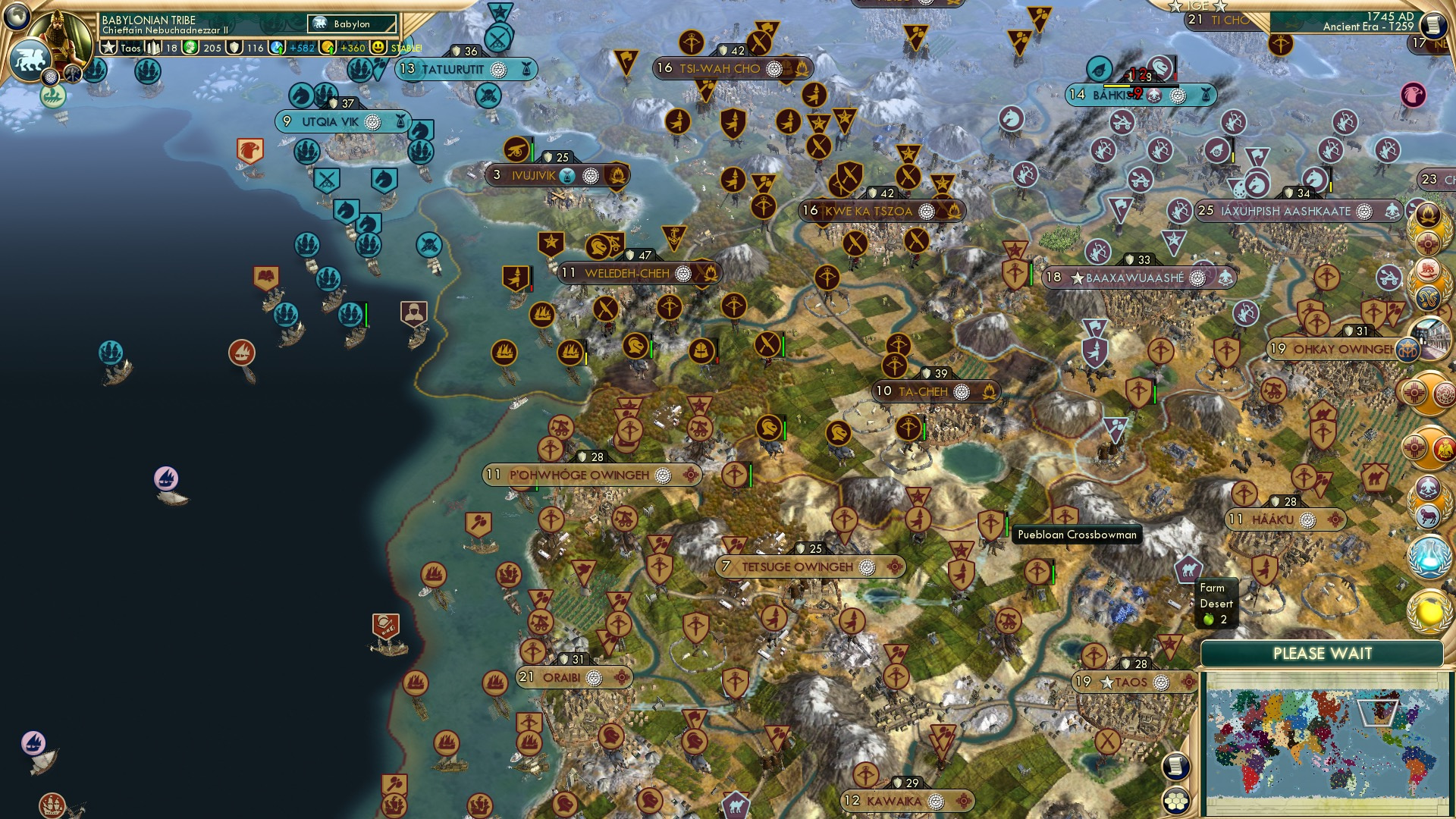The image size is (1456, 819).
Task: Open the Oraibi city banner
Action: (562, 677)
